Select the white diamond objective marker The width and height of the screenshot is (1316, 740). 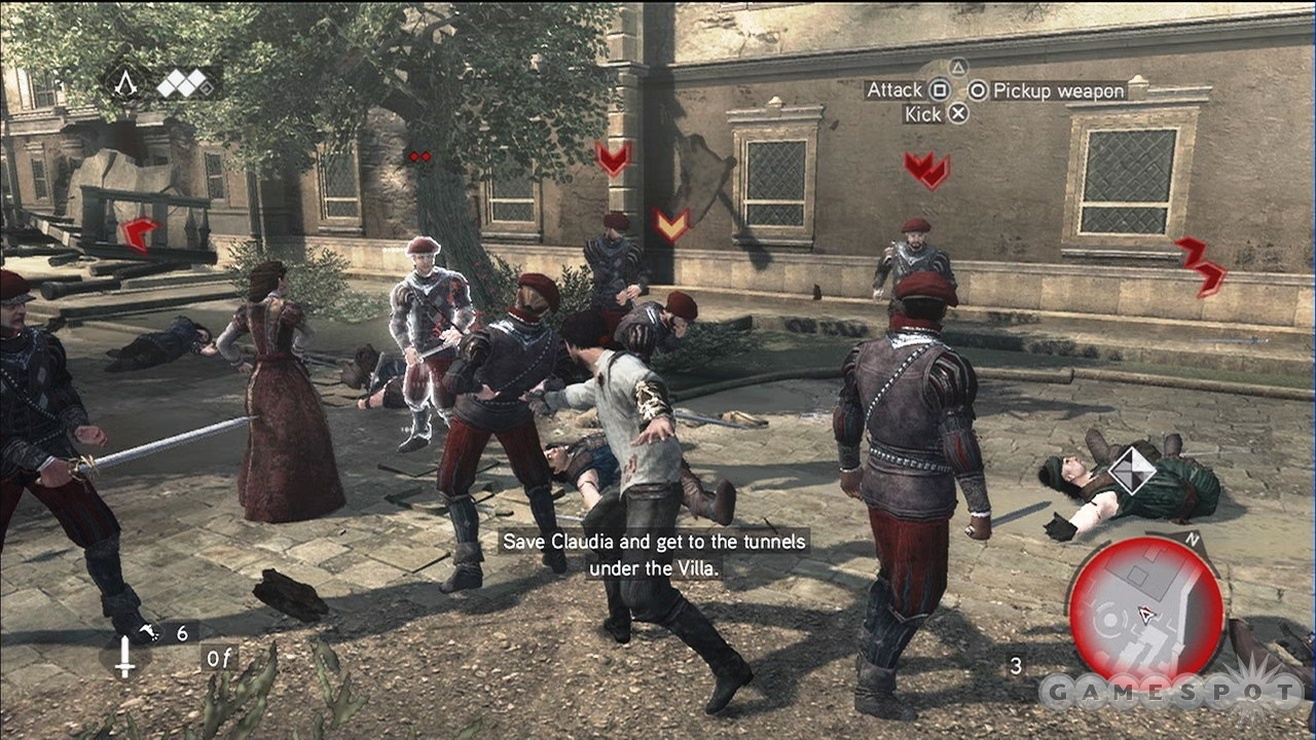(x=1132, y=470)
